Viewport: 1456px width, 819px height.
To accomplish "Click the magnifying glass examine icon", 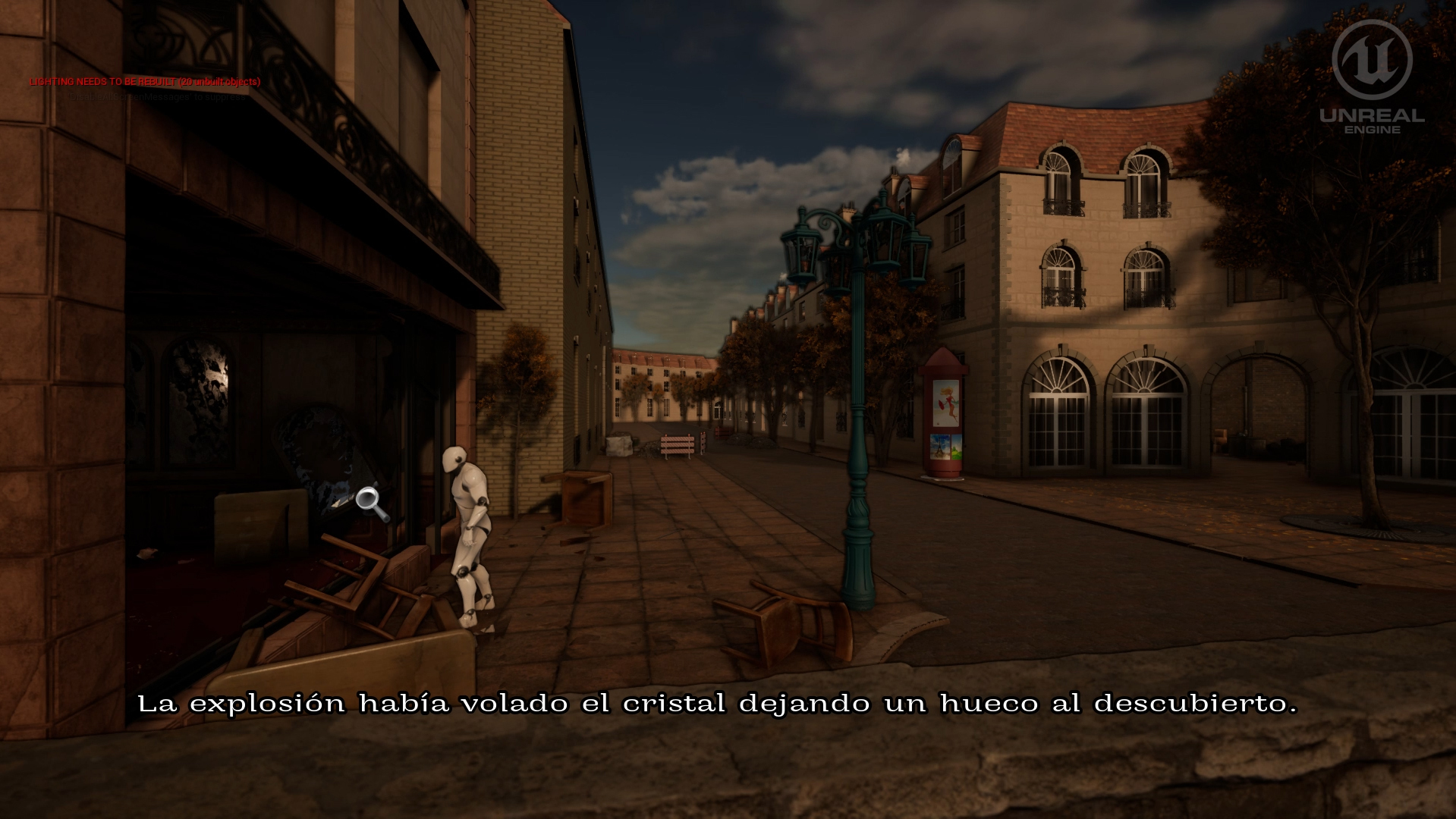I will (x=370, y=501).
